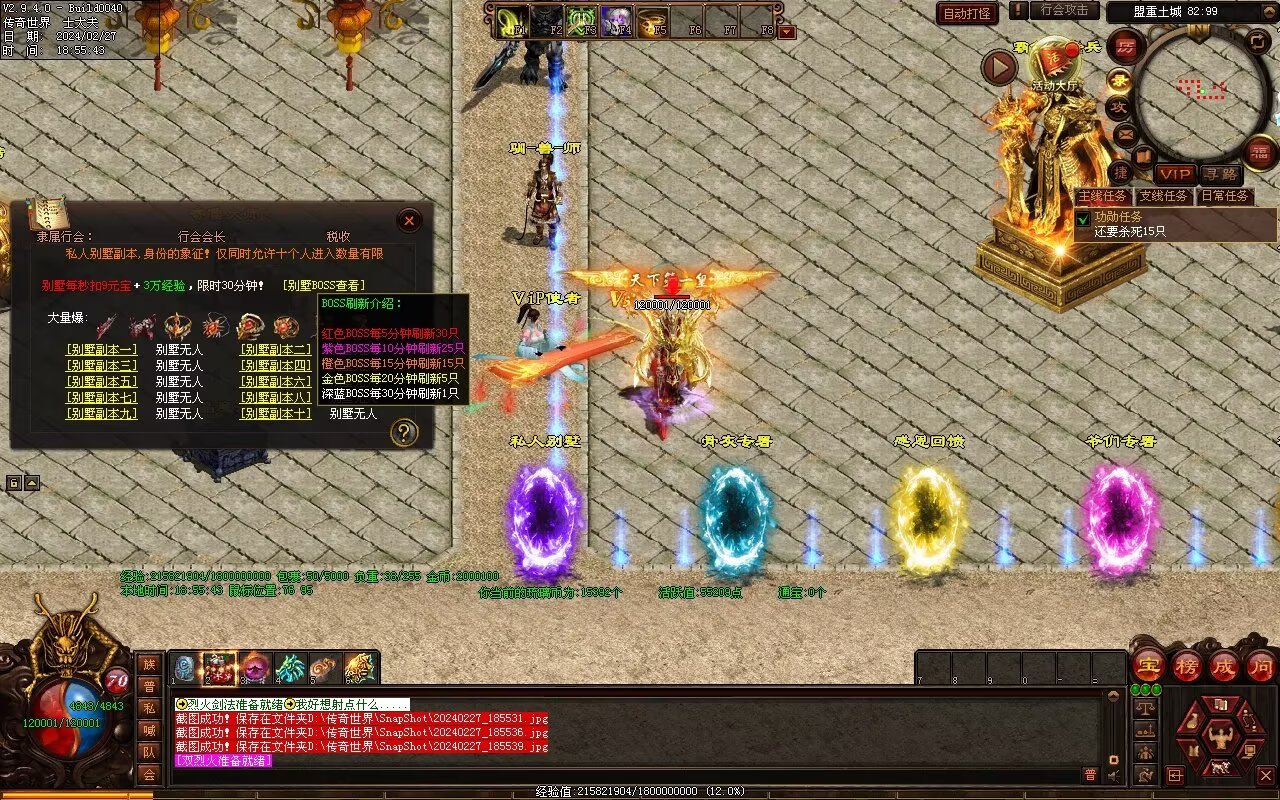
Task: Activate the 寻路 pathfinding button
Action: coord(1220,174)
